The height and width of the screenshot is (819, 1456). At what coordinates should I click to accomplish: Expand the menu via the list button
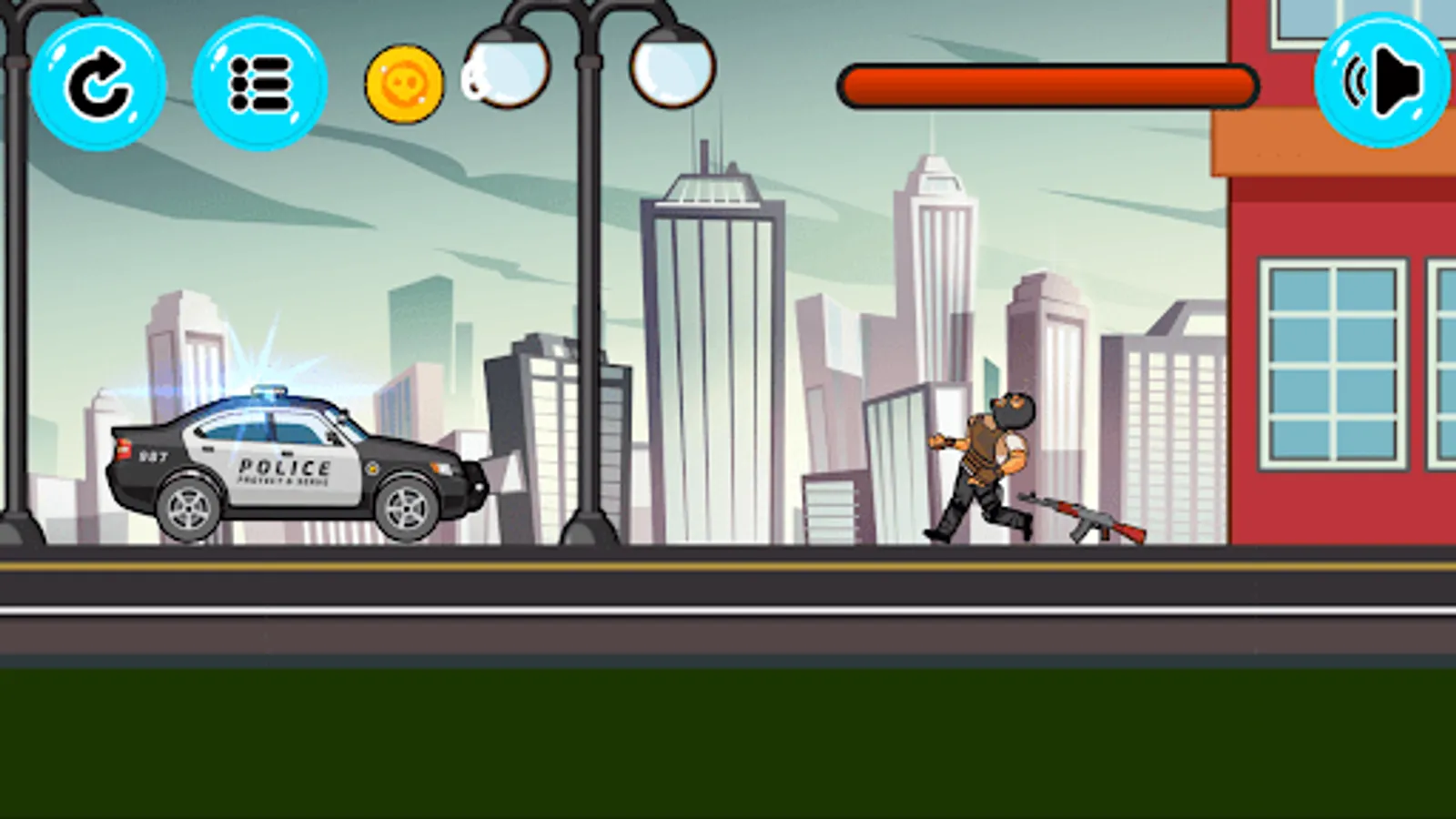tap(258, 86)
